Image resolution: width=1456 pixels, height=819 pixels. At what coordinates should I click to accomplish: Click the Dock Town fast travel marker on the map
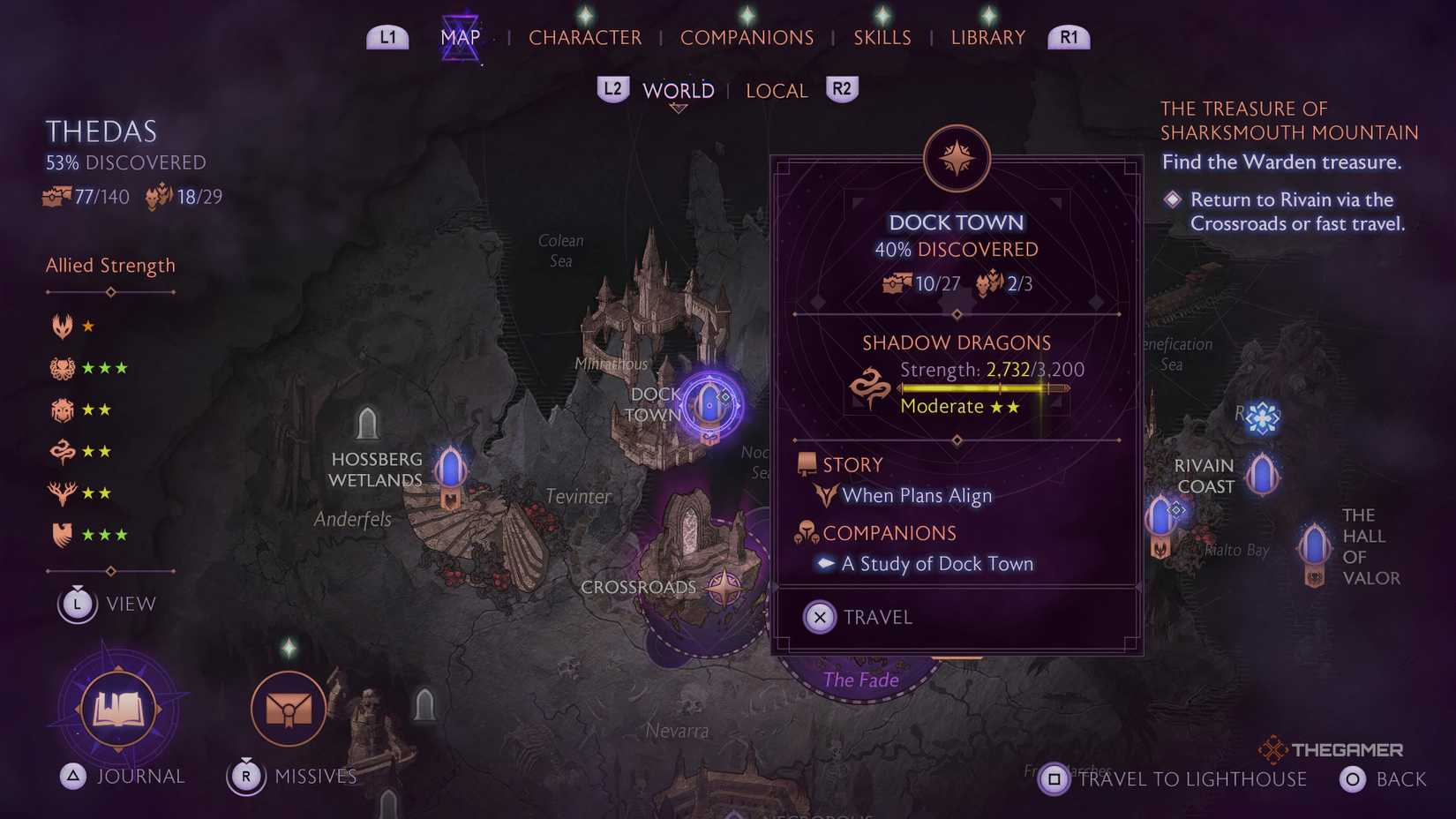(x=709, y=405)
